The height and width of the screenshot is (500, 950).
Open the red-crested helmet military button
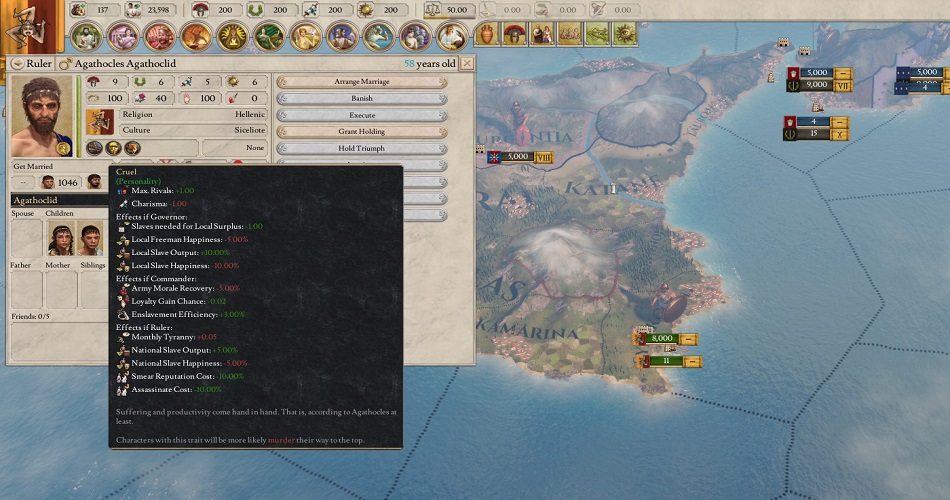click(514, 35)
